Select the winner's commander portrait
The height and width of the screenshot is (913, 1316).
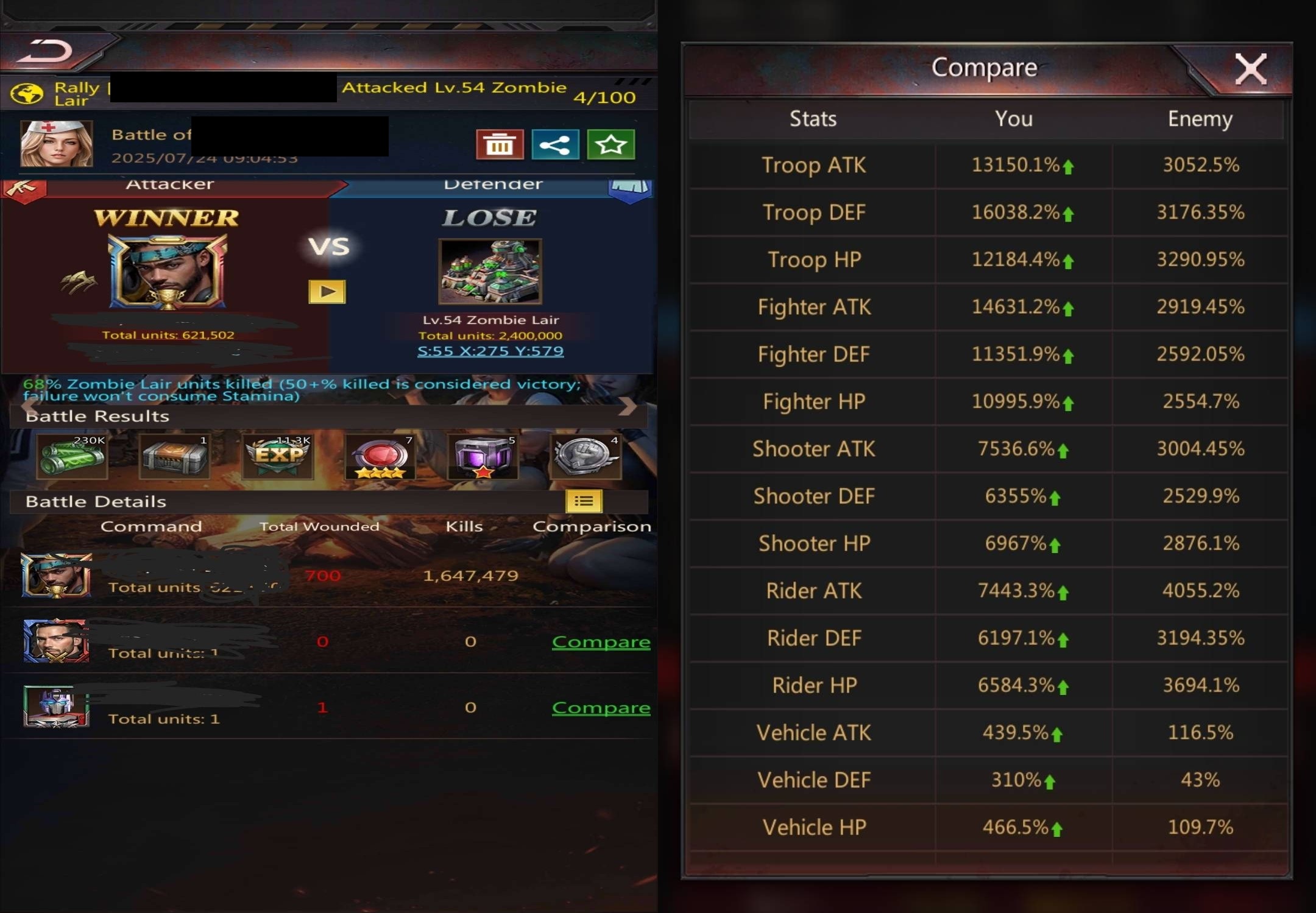168,272
